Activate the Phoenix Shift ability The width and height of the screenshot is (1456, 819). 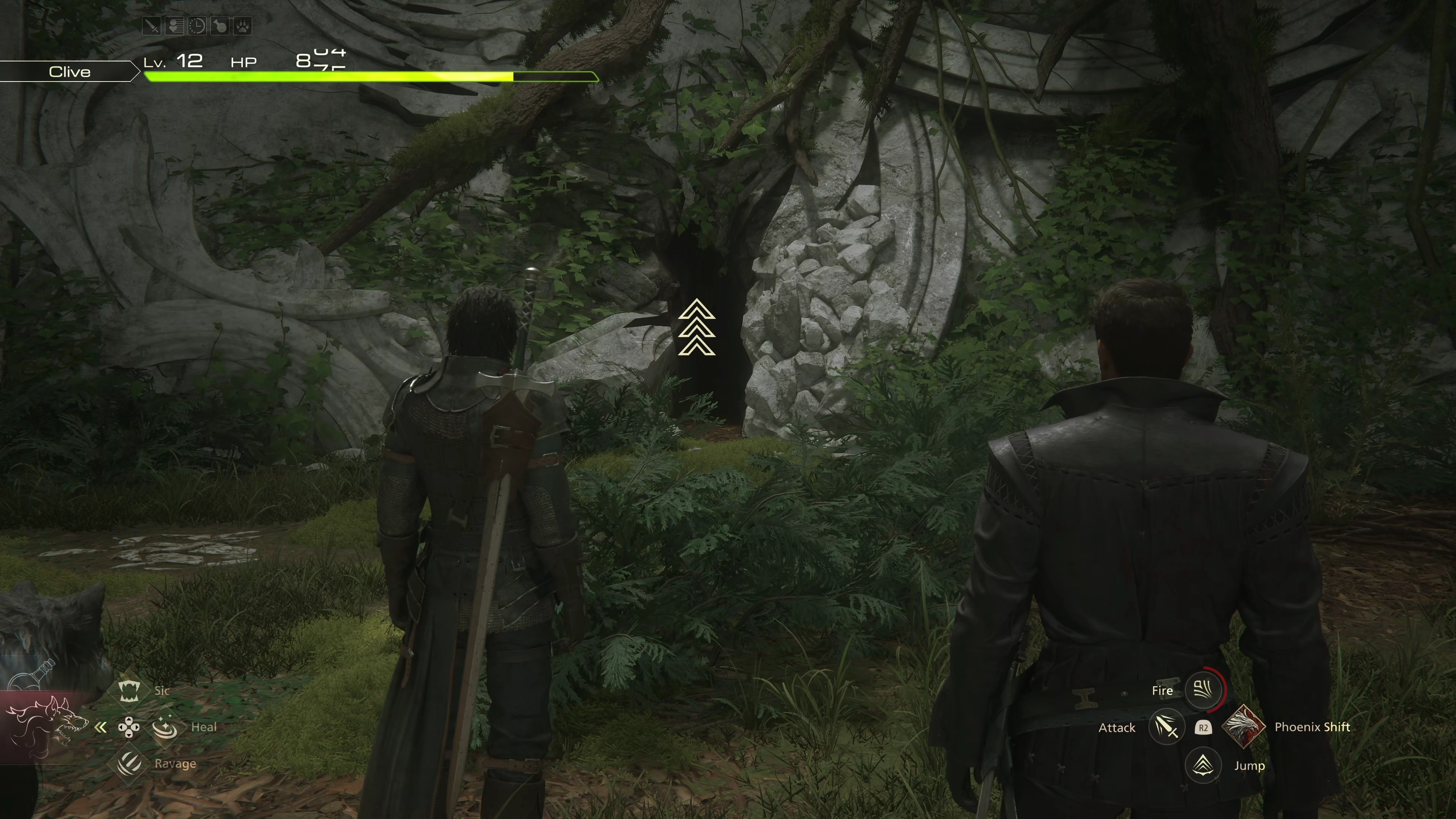[x=1244, y=727]
